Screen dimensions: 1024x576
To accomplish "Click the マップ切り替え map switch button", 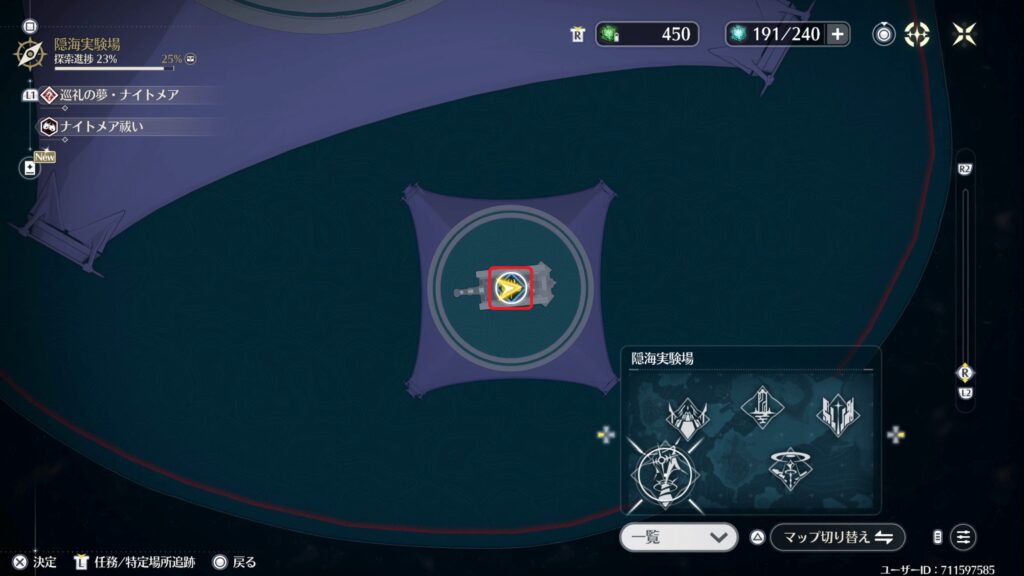I will pyautogui.click(x=837, y=537).
